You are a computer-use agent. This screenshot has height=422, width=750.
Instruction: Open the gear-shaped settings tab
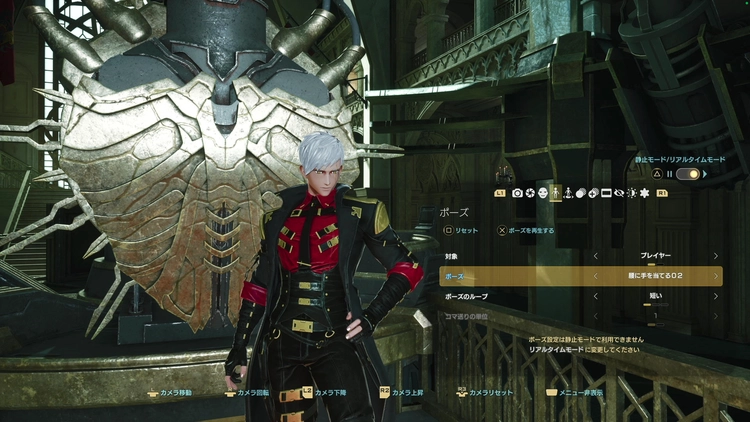pyautogui.click(x=644, y=192)
